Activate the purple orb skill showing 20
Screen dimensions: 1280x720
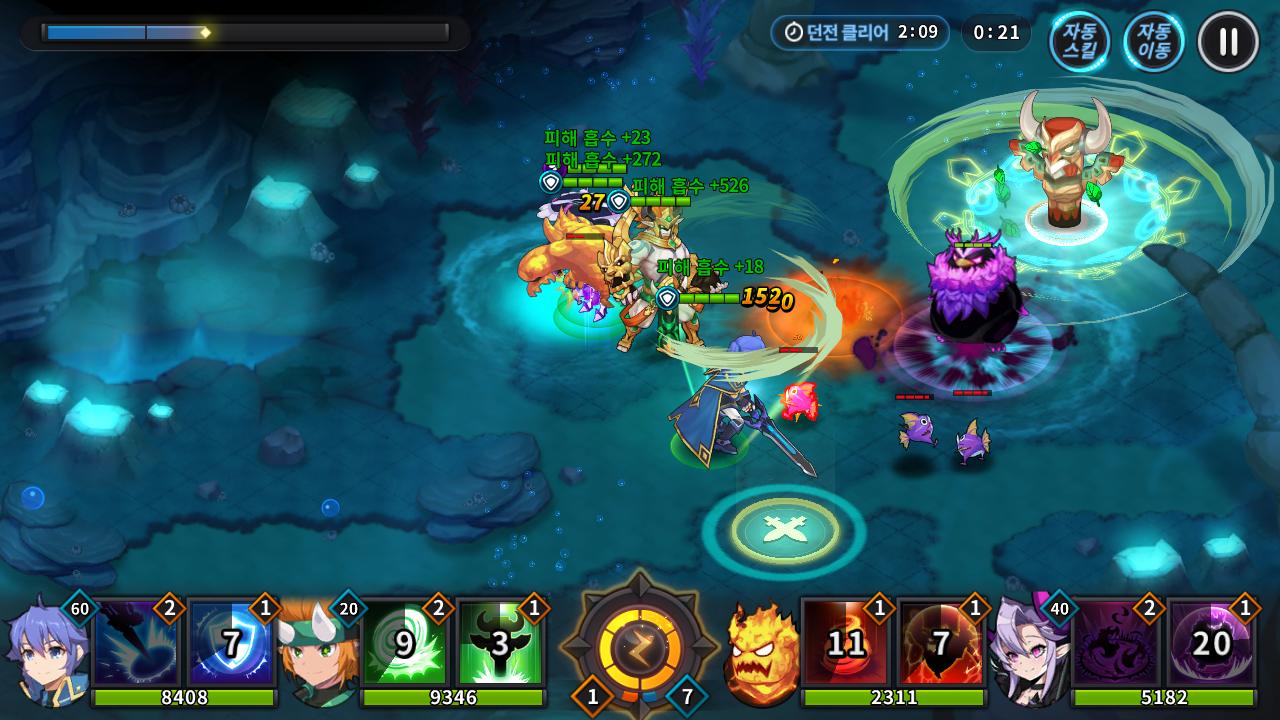point(1210,642)
